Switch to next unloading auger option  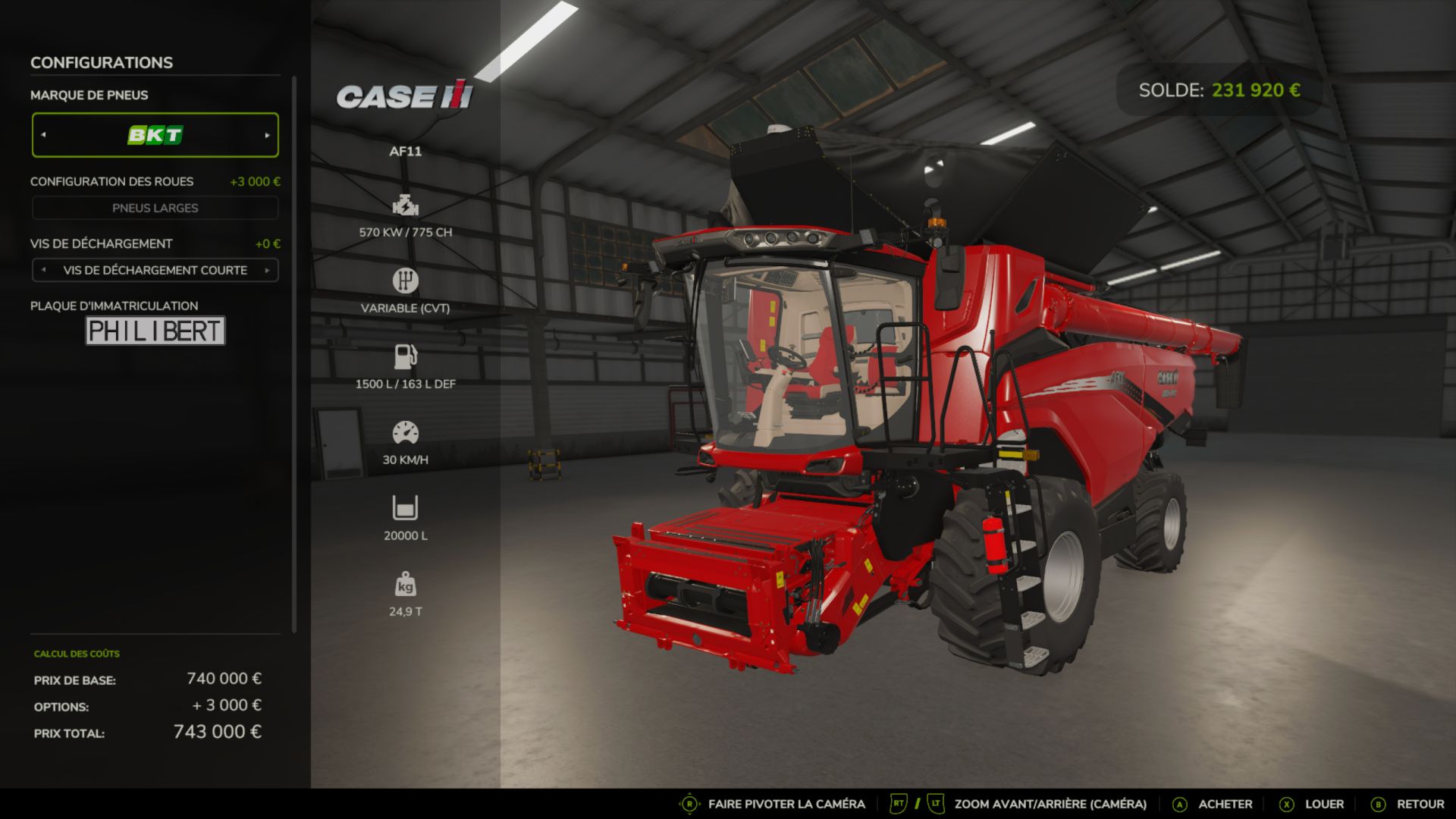[x=267, y=270]
